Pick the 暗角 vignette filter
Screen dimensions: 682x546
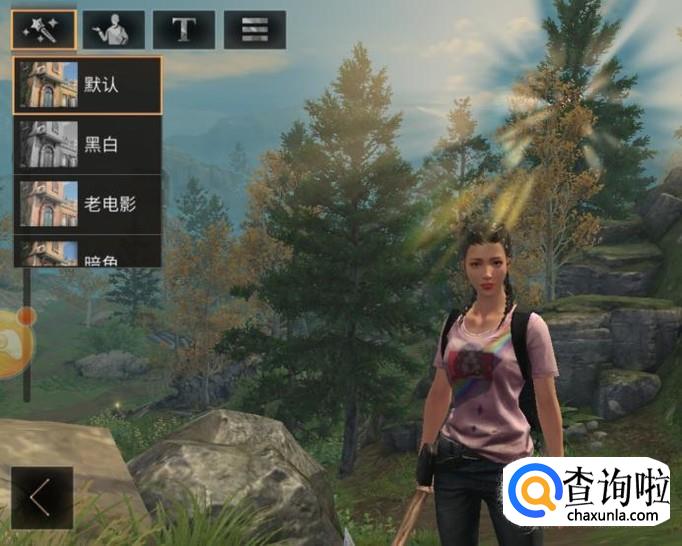pos(87,254)
